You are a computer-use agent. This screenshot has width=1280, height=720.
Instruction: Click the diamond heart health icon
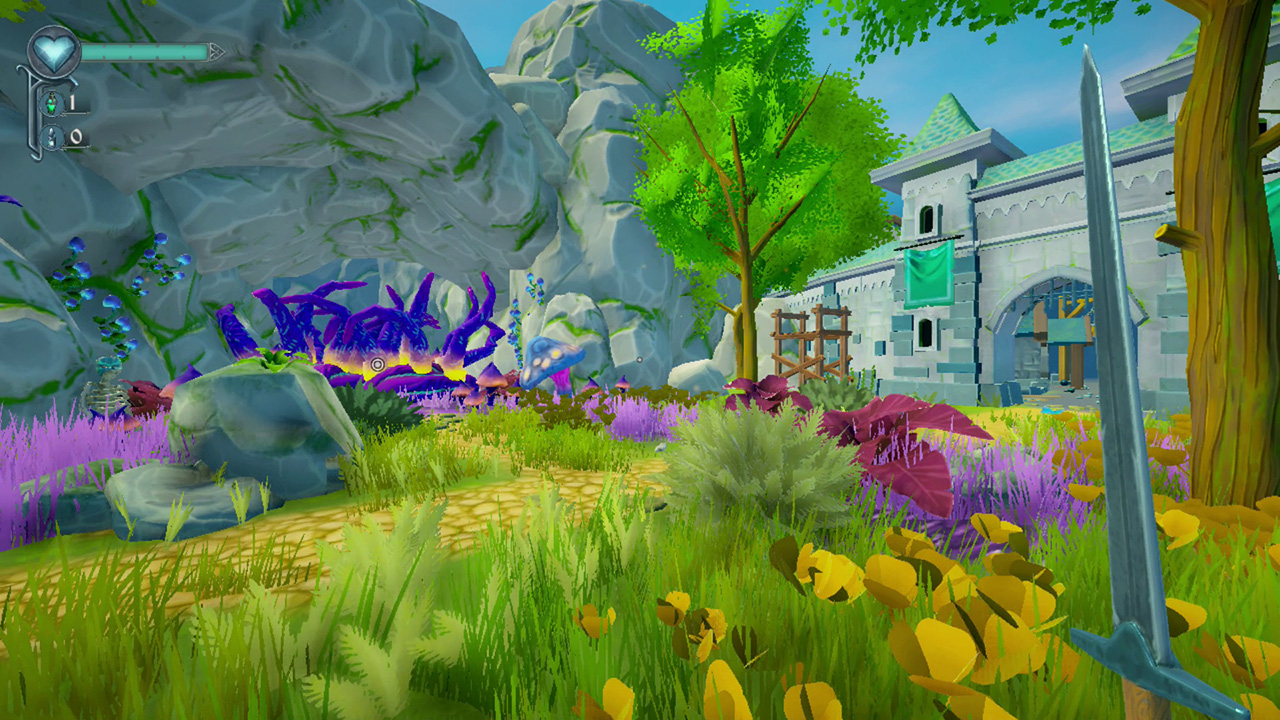pyautogui.click(x=53, y=50)
